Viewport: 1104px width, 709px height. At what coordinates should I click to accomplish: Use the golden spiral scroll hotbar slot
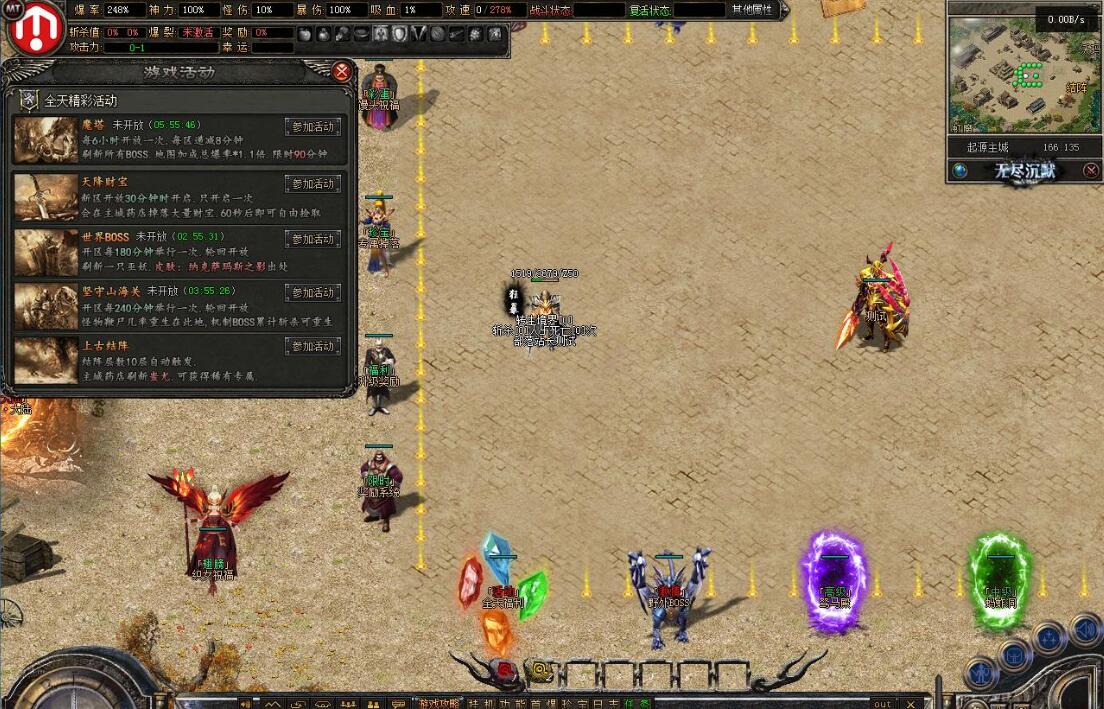(540, 670)
